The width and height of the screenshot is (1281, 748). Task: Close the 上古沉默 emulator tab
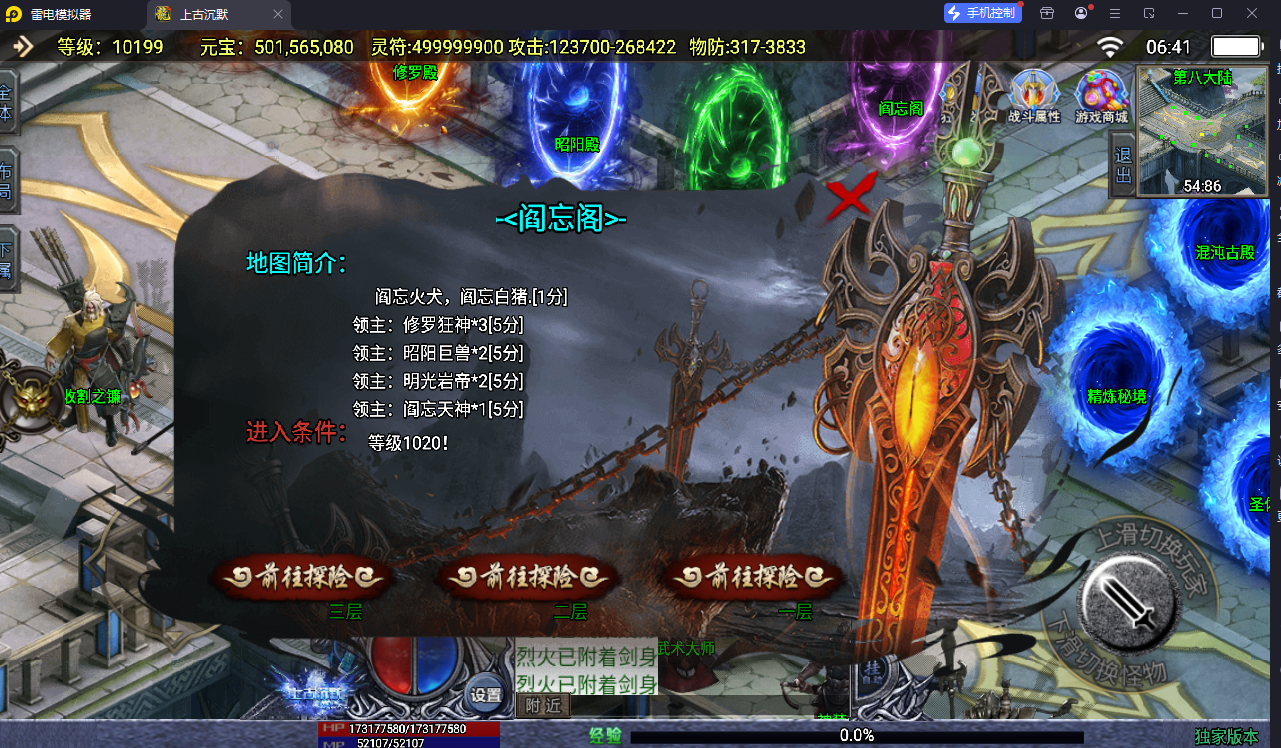click(x=278, y=14)
